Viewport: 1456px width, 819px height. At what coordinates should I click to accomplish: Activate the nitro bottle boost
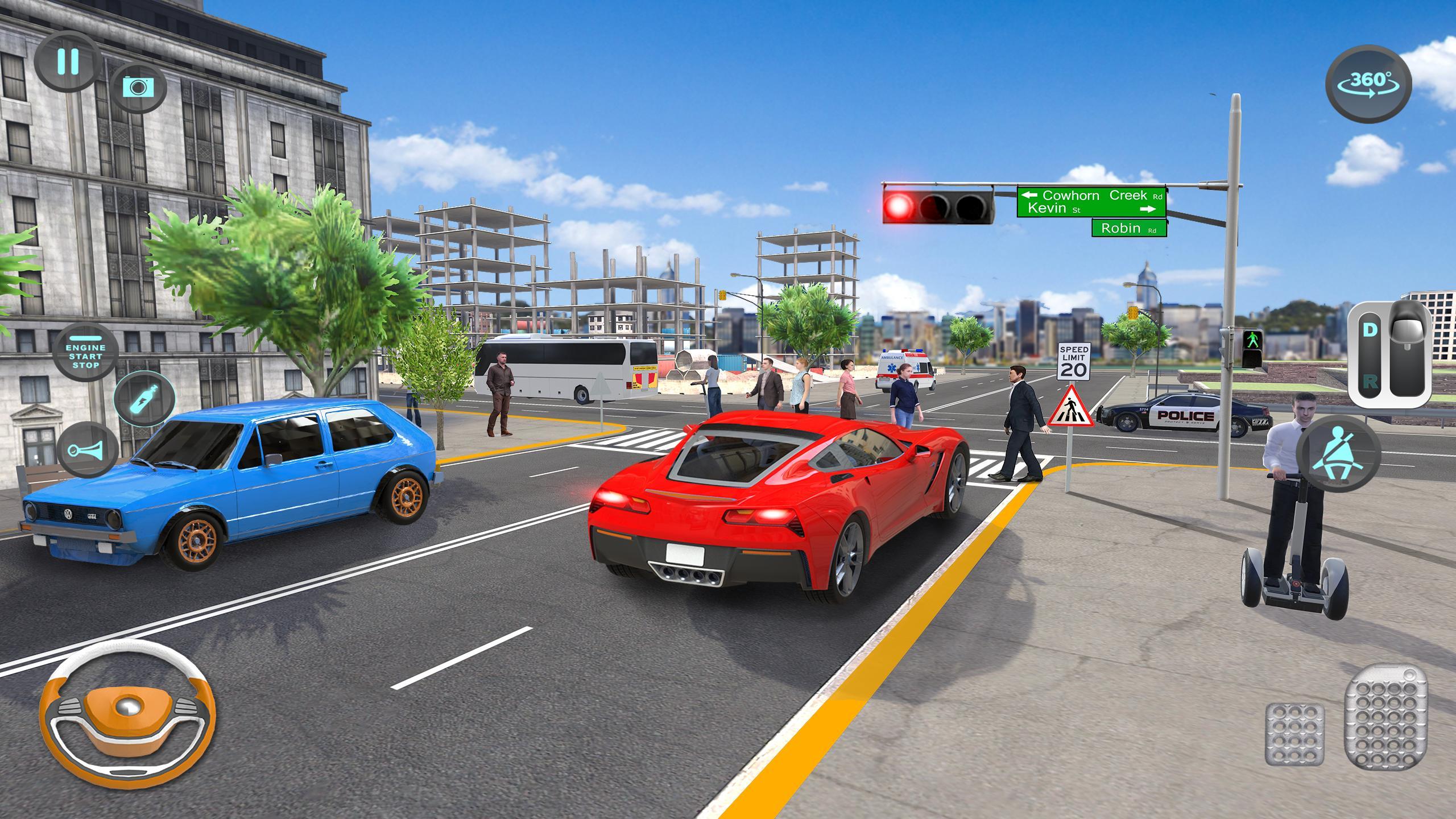(144, 399)
